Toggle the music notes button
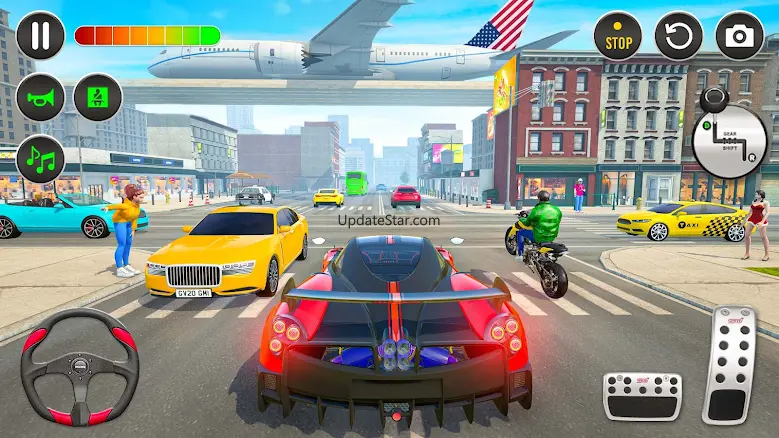 40,158
